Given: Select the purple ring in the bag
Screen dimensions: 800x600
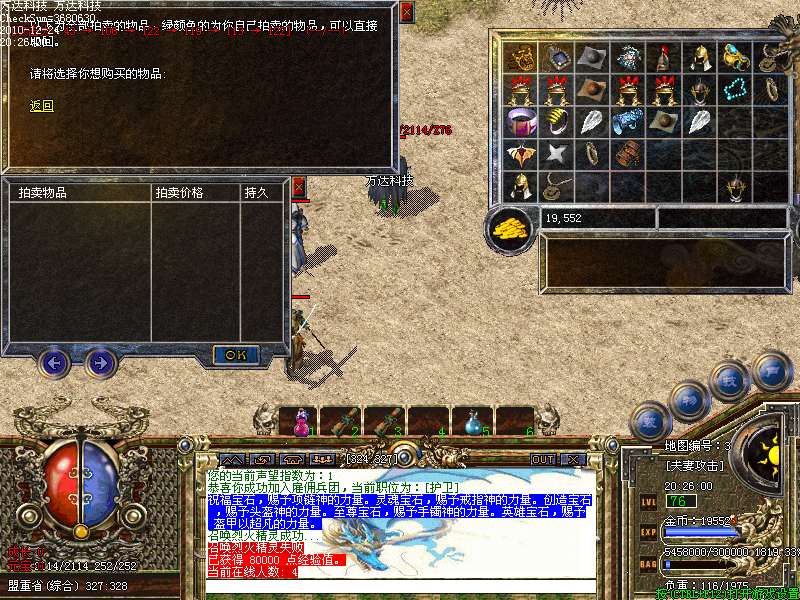Looking at the screenshot, I should click(x=519, y=123).
